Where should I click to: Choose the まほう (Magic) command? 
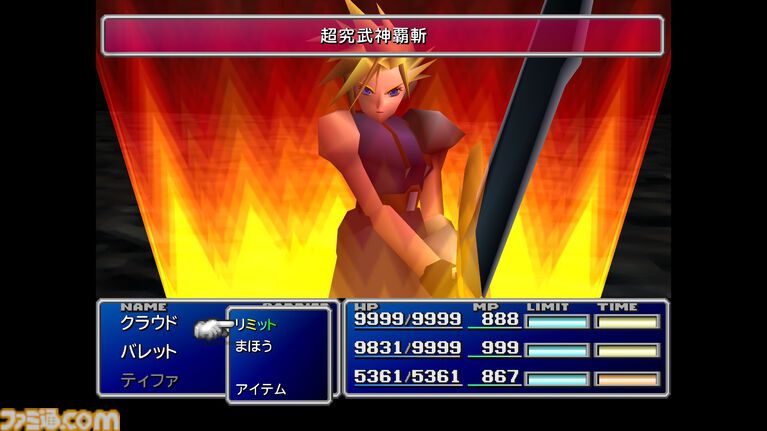coord(253,346)
